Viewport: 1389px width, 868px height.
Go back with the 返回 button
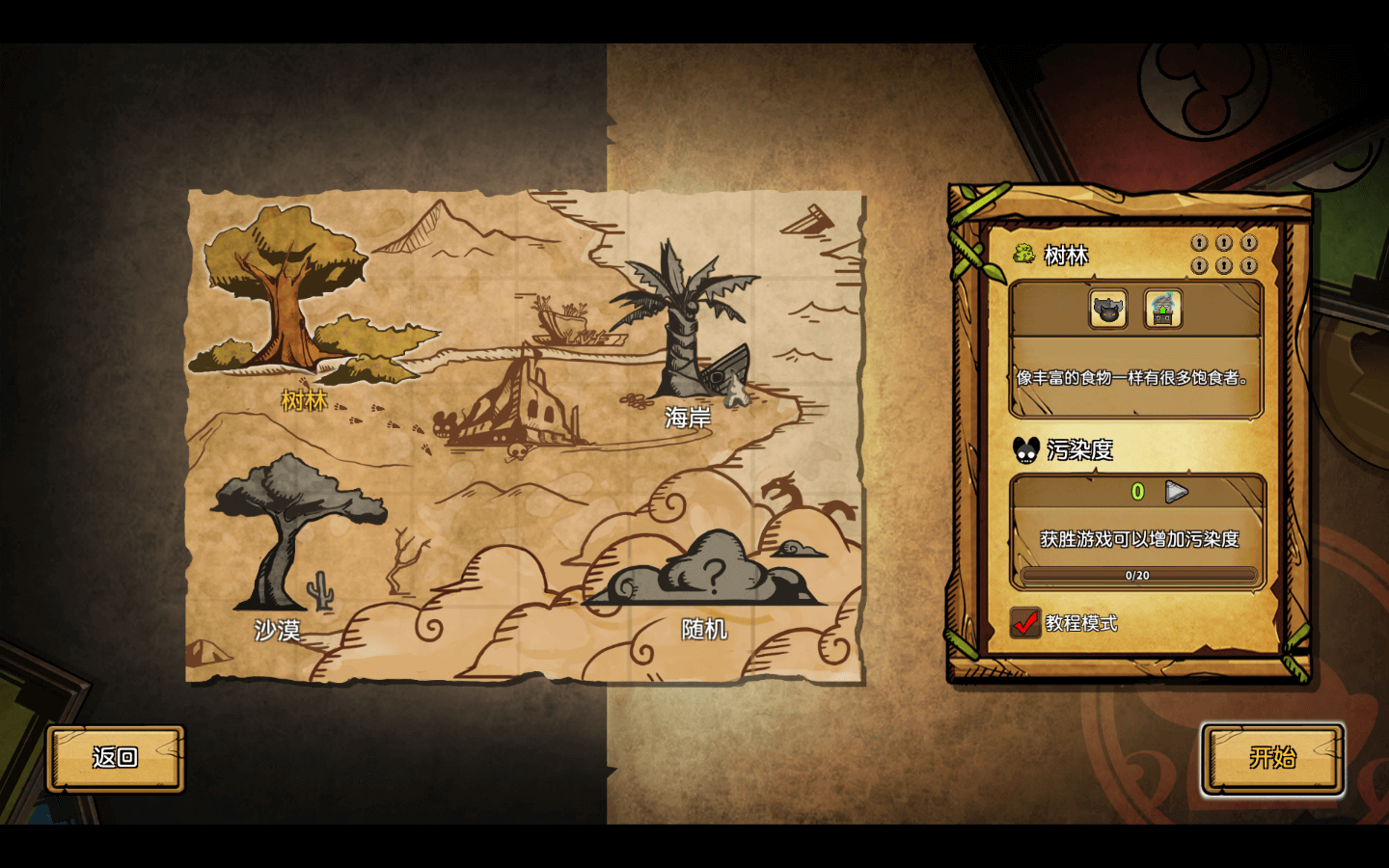pos(116,758)
